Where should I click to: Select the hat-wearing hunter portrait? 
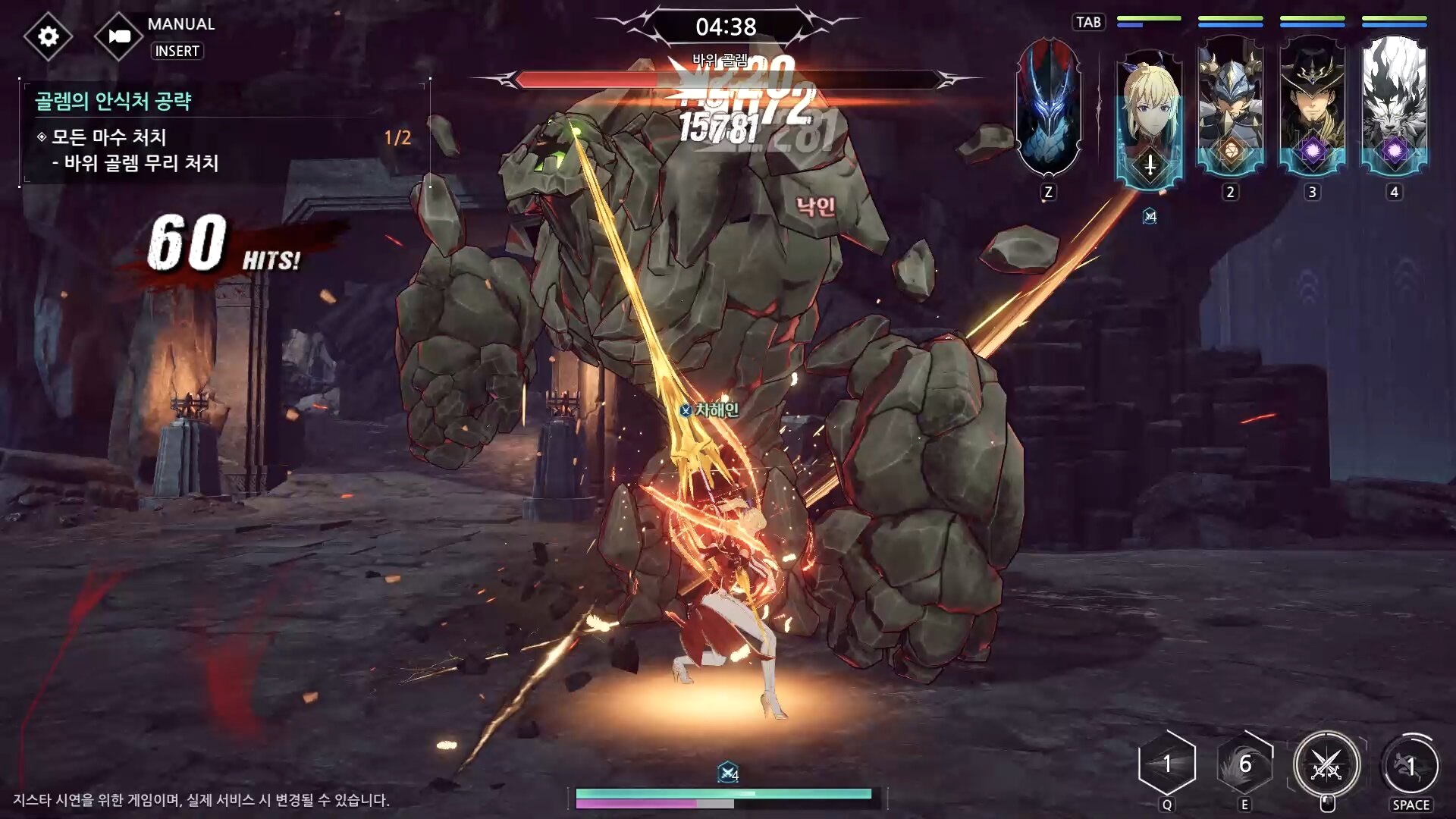click(x=1312, y=108)
